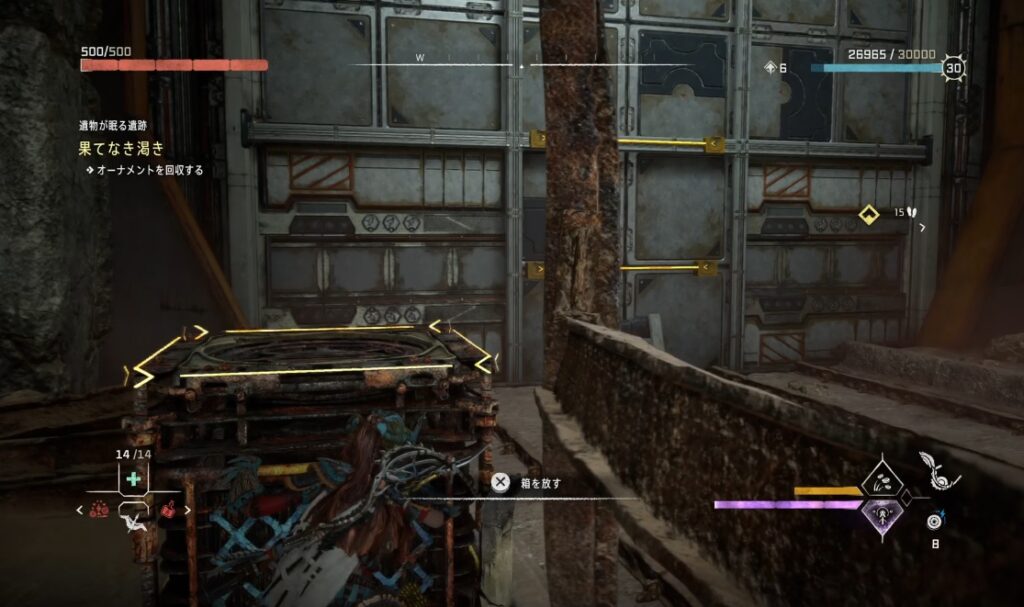Open the 果てなき渇き quest tracker

pos(122,149)
